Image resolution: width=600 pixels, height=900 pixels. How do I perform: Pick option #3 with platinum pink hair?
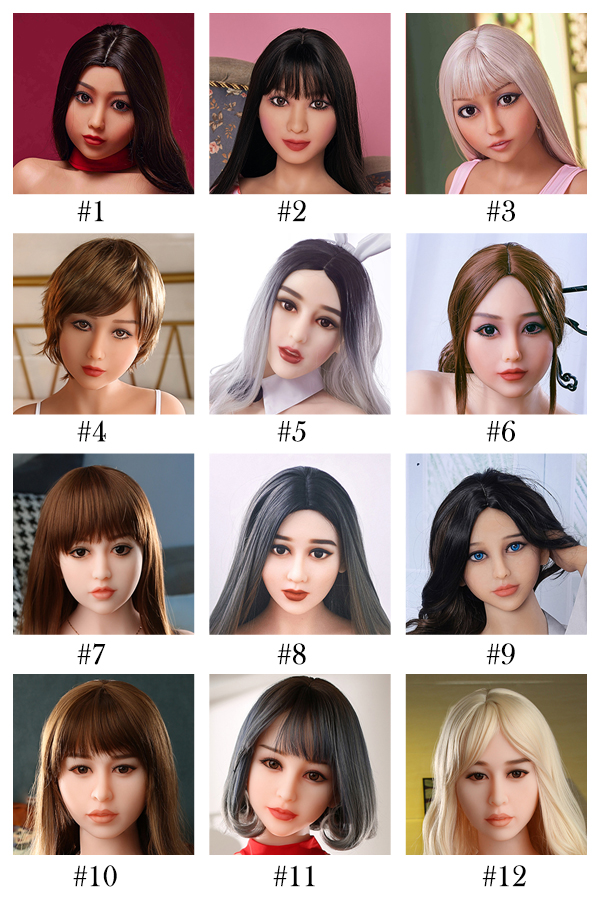point(496,103)
